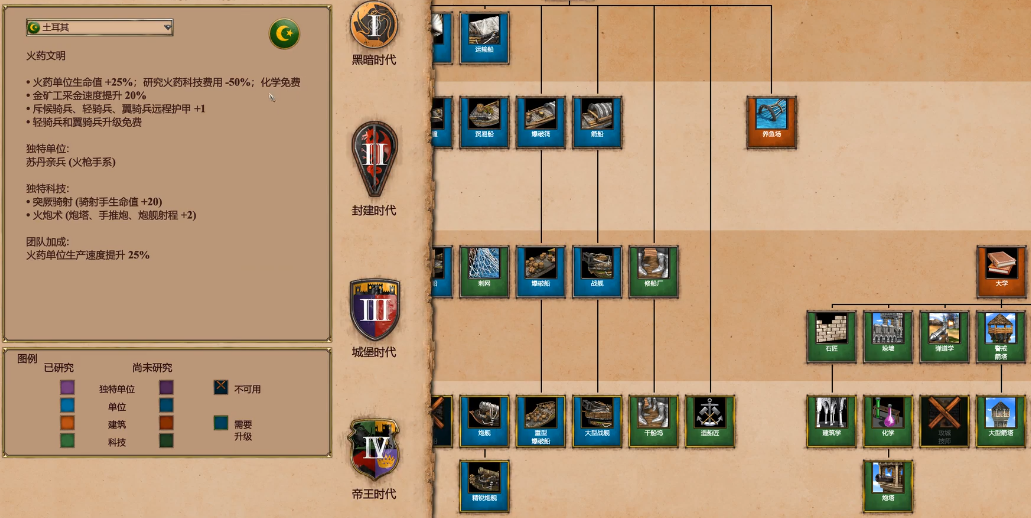Screen dimensions: 1031x518
Task: Click the 战舰 war galley unit
Action: [x=598, y=272]
